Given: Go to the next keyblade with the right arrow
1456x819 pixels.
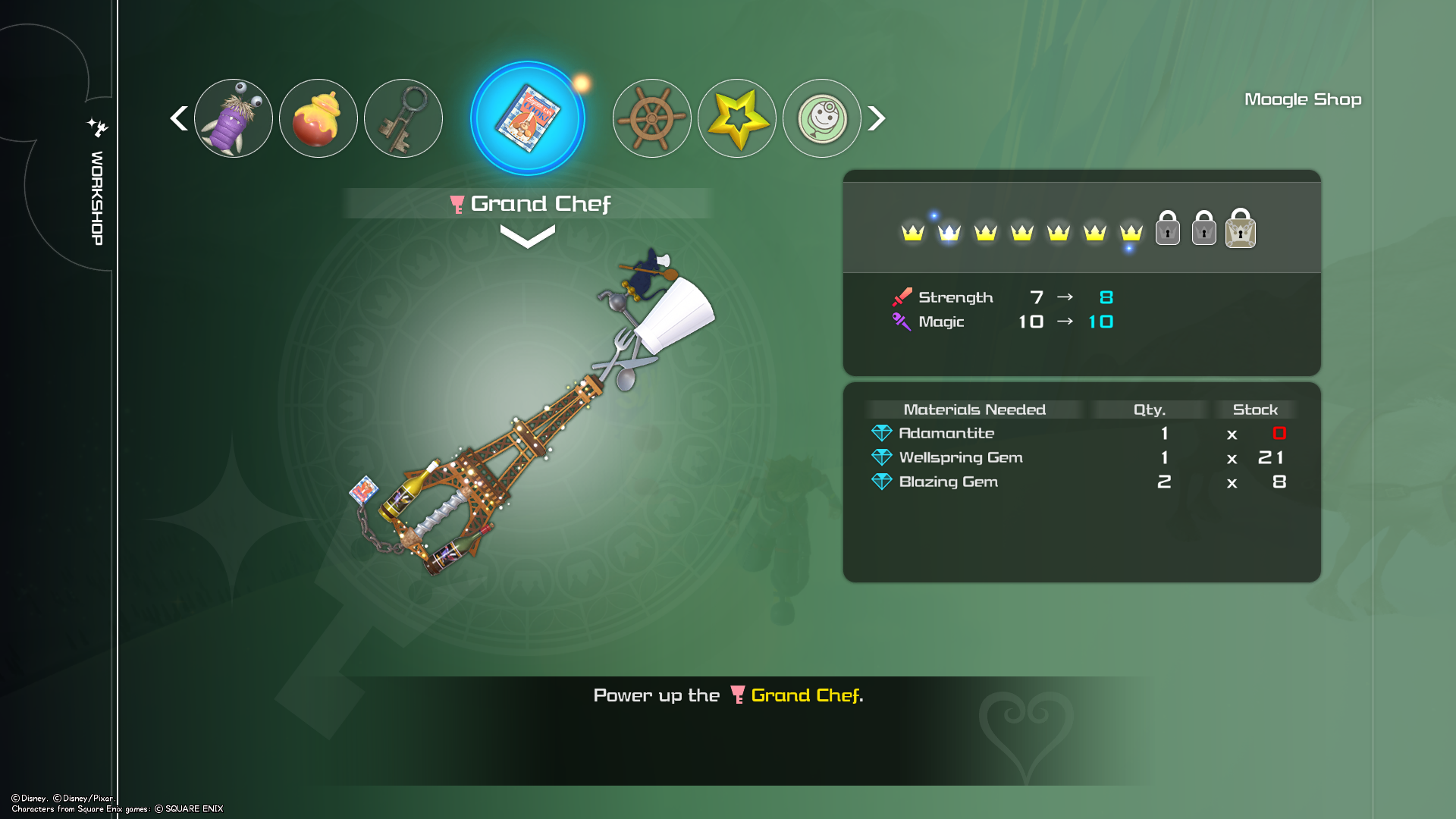Looking at the screenshot, I should tap(877, 118).
